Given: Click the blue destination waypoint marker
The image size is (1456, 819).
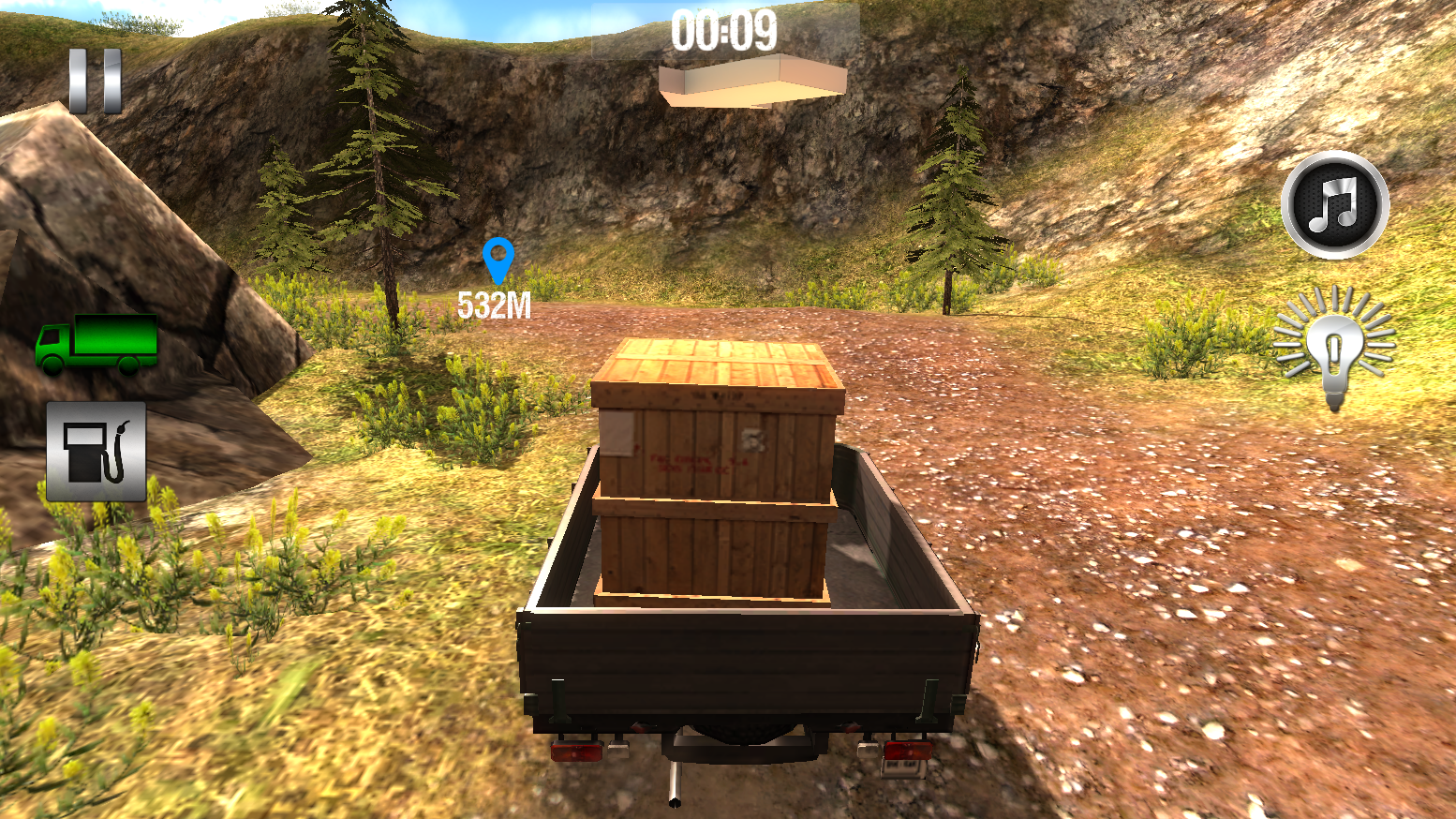Looking at the screenshot, I should tap(498, 260).
